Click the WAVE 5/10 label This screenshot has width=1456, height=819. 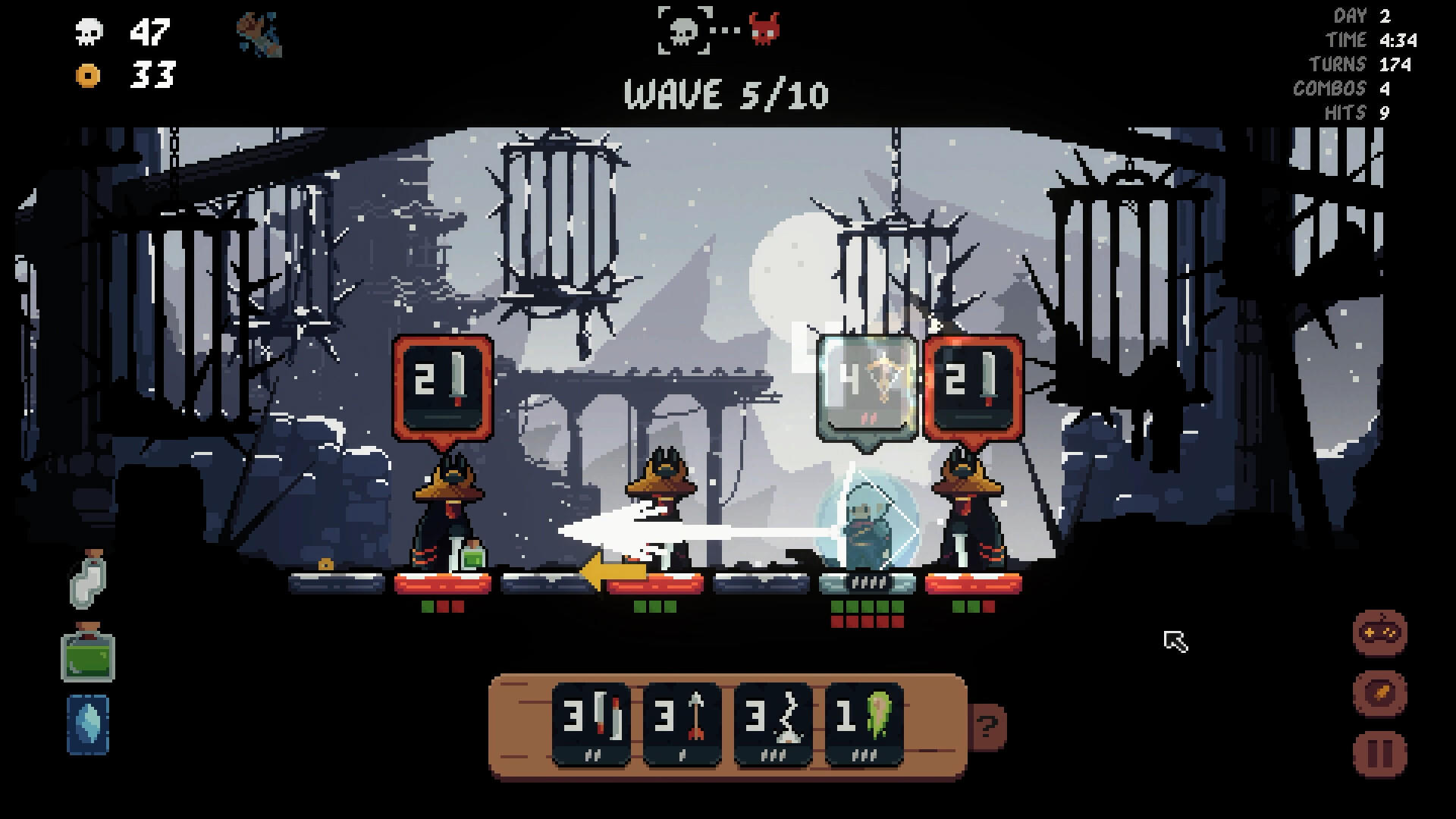point(726,95)
